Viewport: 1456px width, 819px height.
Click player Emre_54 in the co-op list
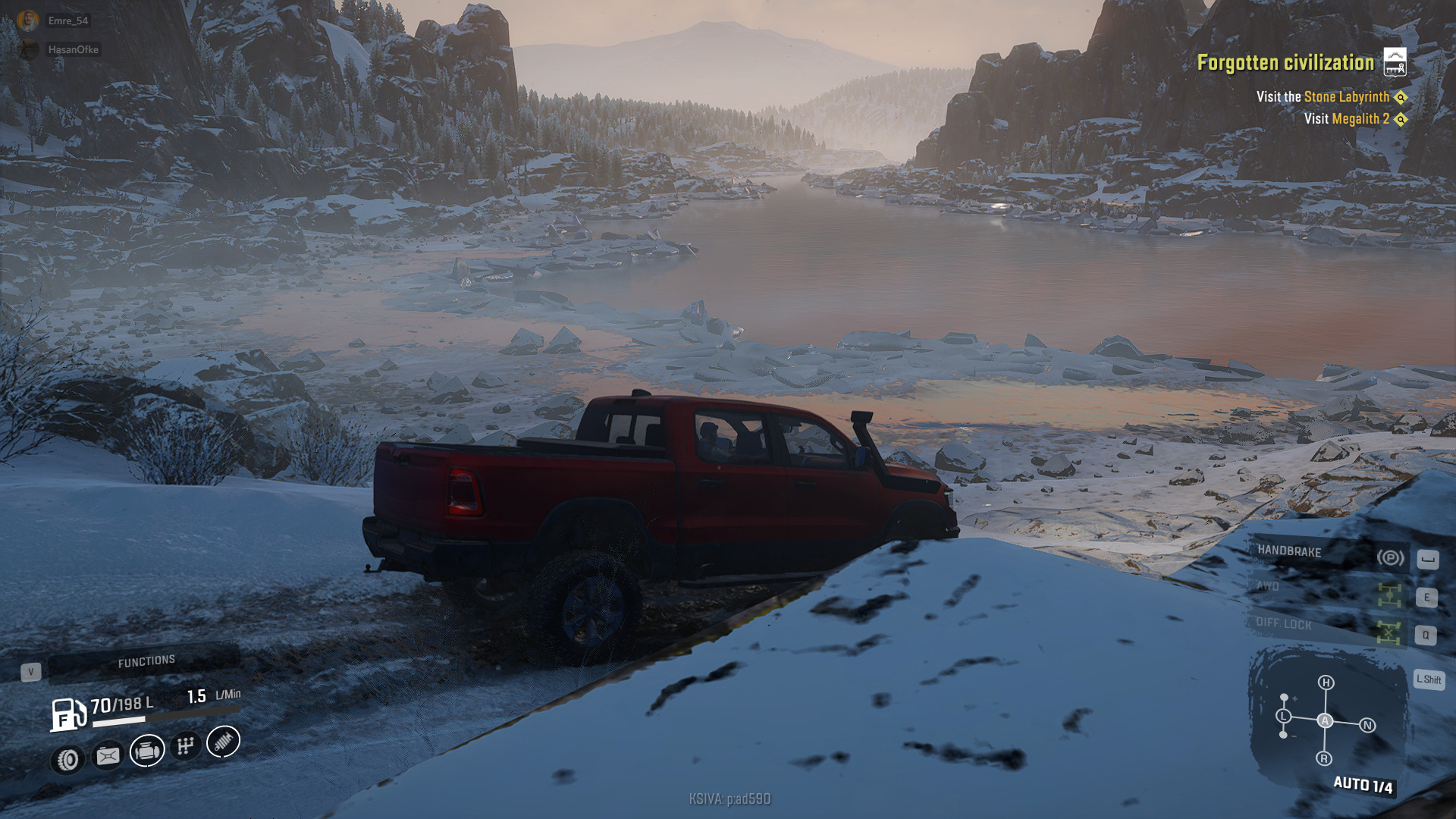[67, 21]
